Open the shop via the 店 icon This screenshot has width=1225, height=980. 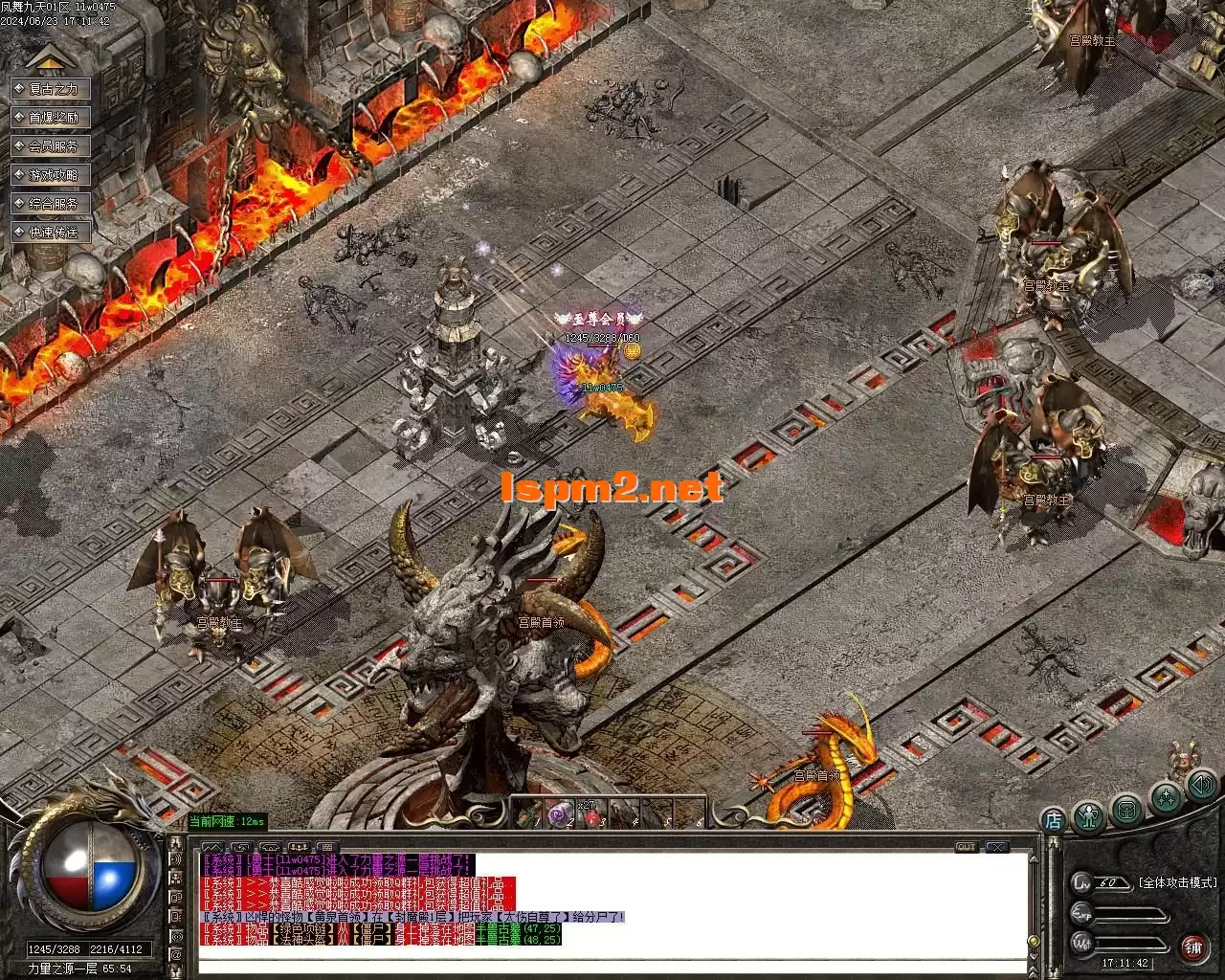coord(1053,820)
